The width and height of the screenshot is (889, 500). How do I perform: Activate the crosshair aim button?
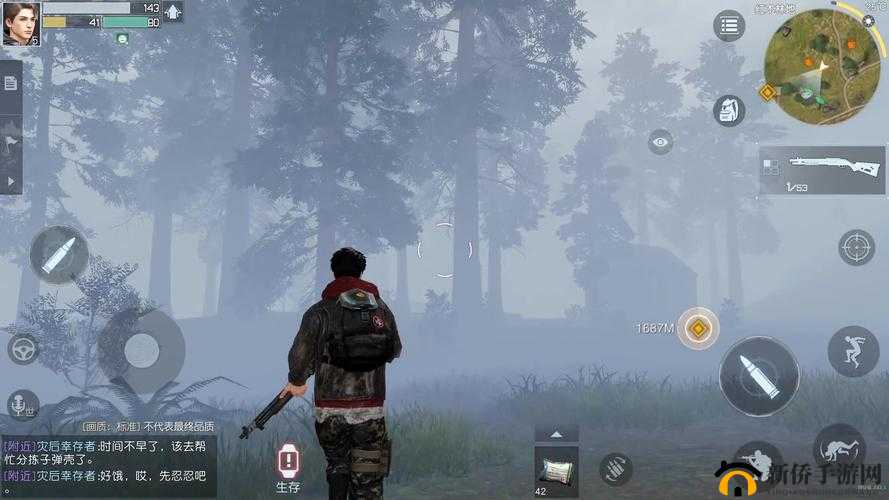[856, 246]
